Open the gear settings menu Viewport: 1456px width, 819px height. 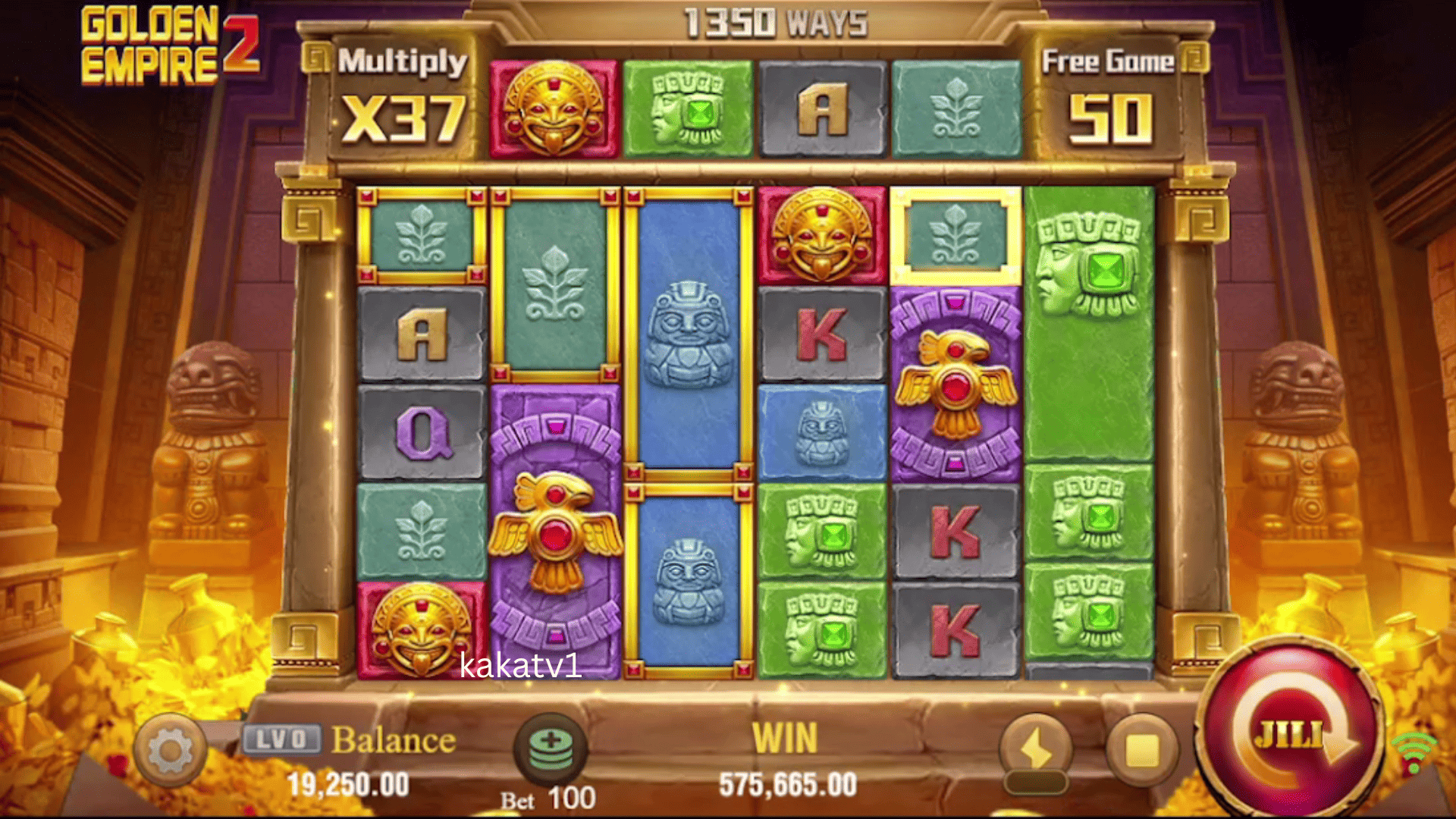[170, 750]
